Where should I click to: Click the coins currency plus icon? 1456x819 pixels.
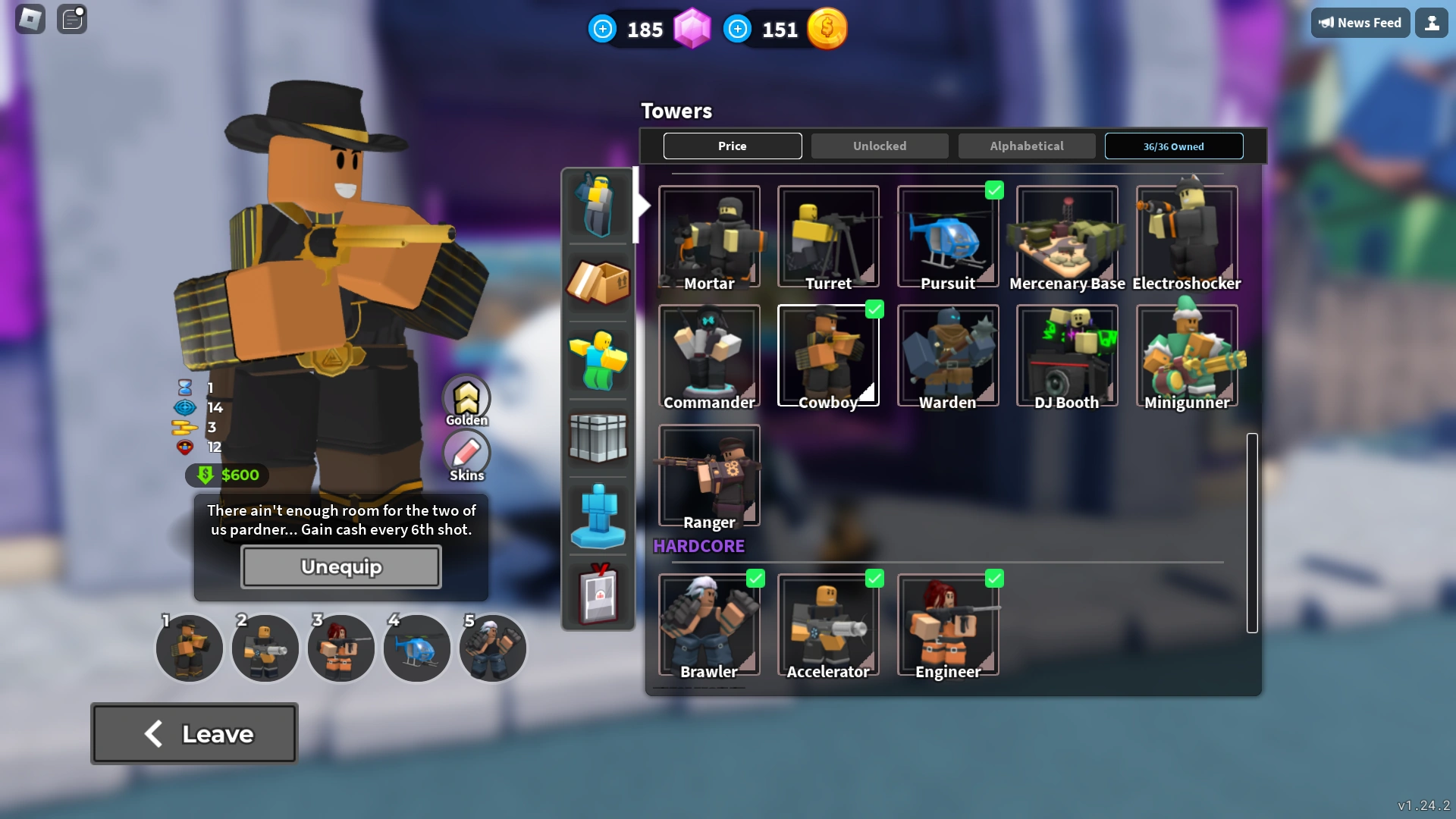click(737, 29)
